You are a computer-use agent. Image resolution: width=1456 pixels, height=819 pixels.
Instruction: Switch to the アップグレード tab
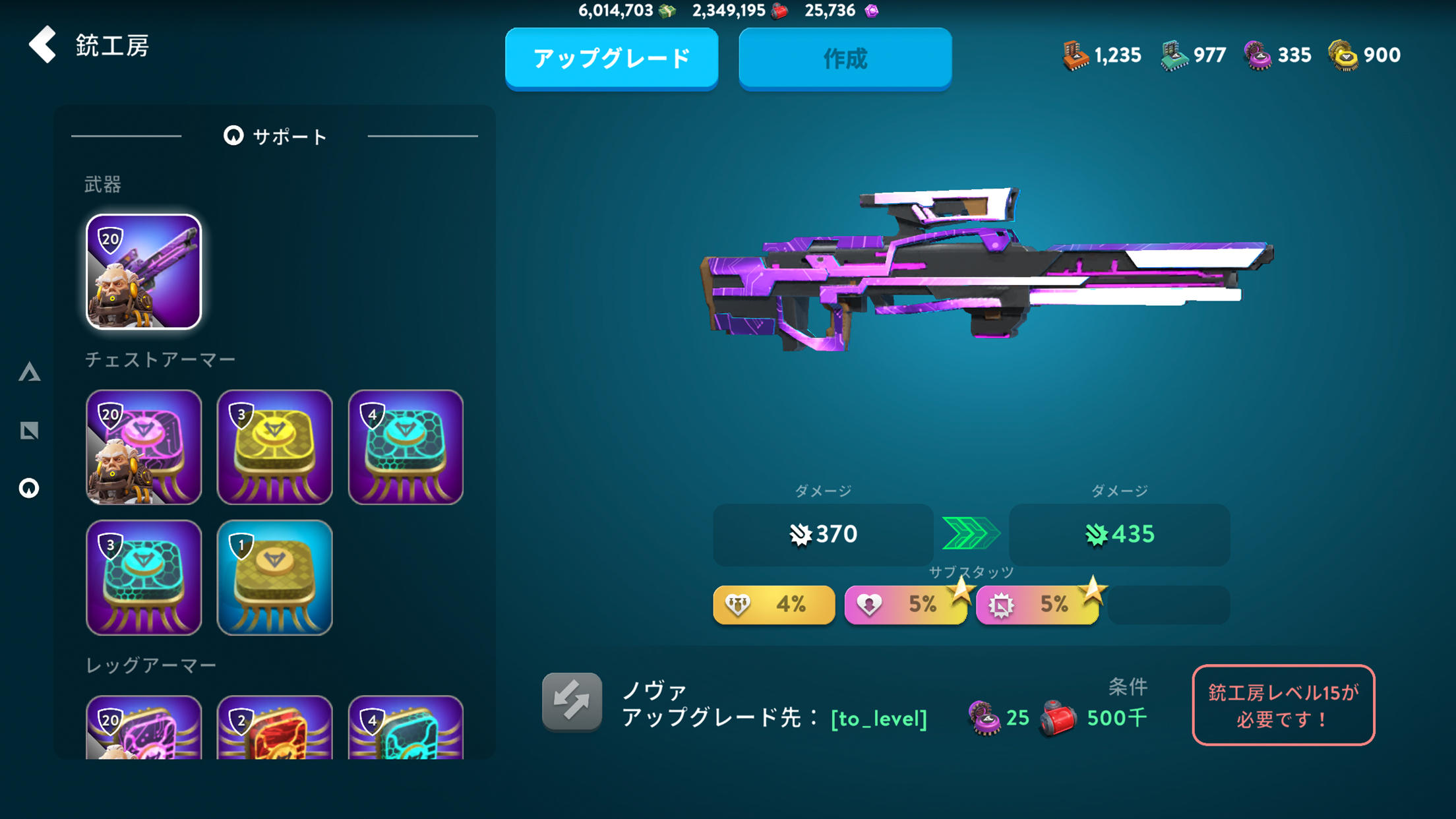(x=612, y=59)
